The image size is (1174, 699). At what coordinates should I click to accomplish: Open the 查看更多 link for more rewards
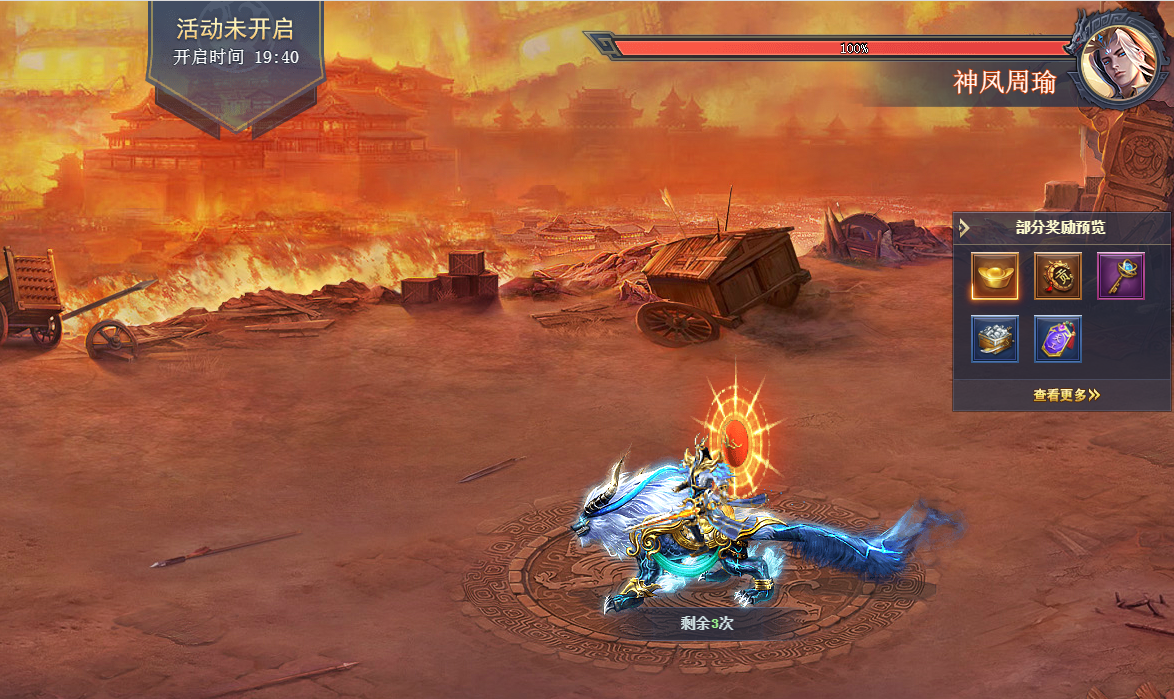click(1066, 395)
